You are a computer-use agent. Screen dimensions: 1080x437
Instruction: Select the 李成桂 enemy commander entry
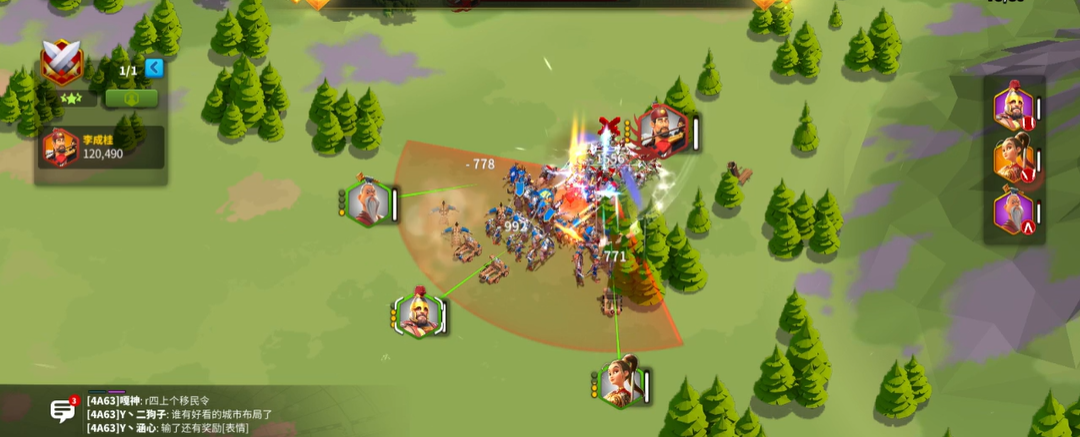[100, 148]
